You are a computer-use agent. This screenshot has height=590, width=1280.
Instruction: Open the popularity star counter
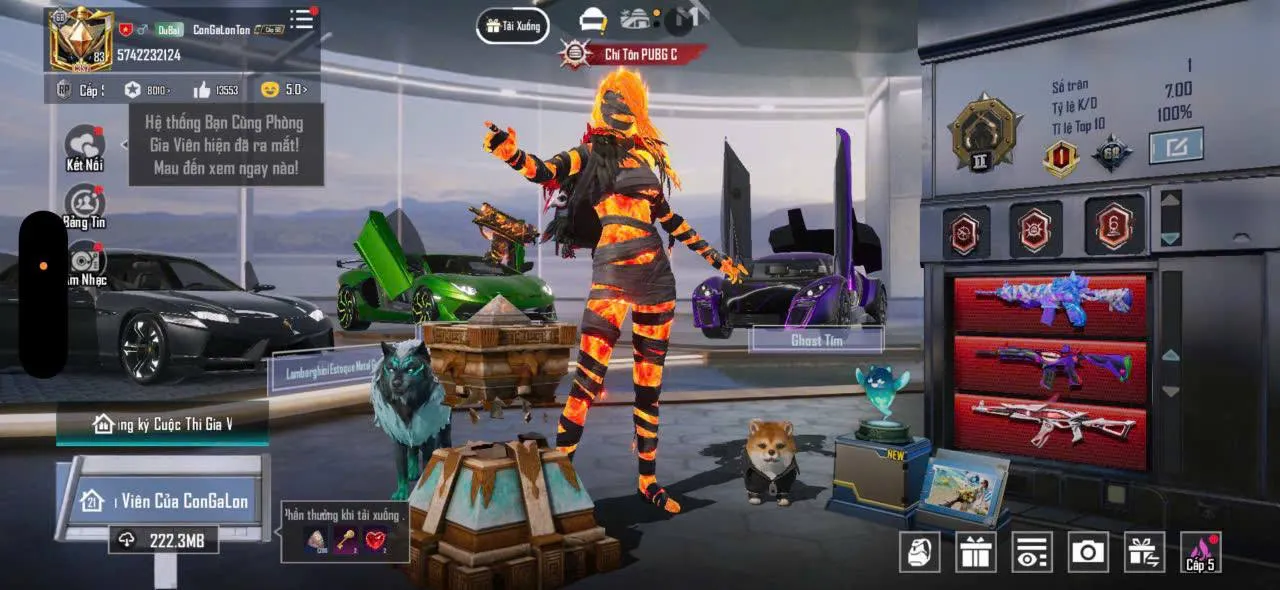[146, 90]
